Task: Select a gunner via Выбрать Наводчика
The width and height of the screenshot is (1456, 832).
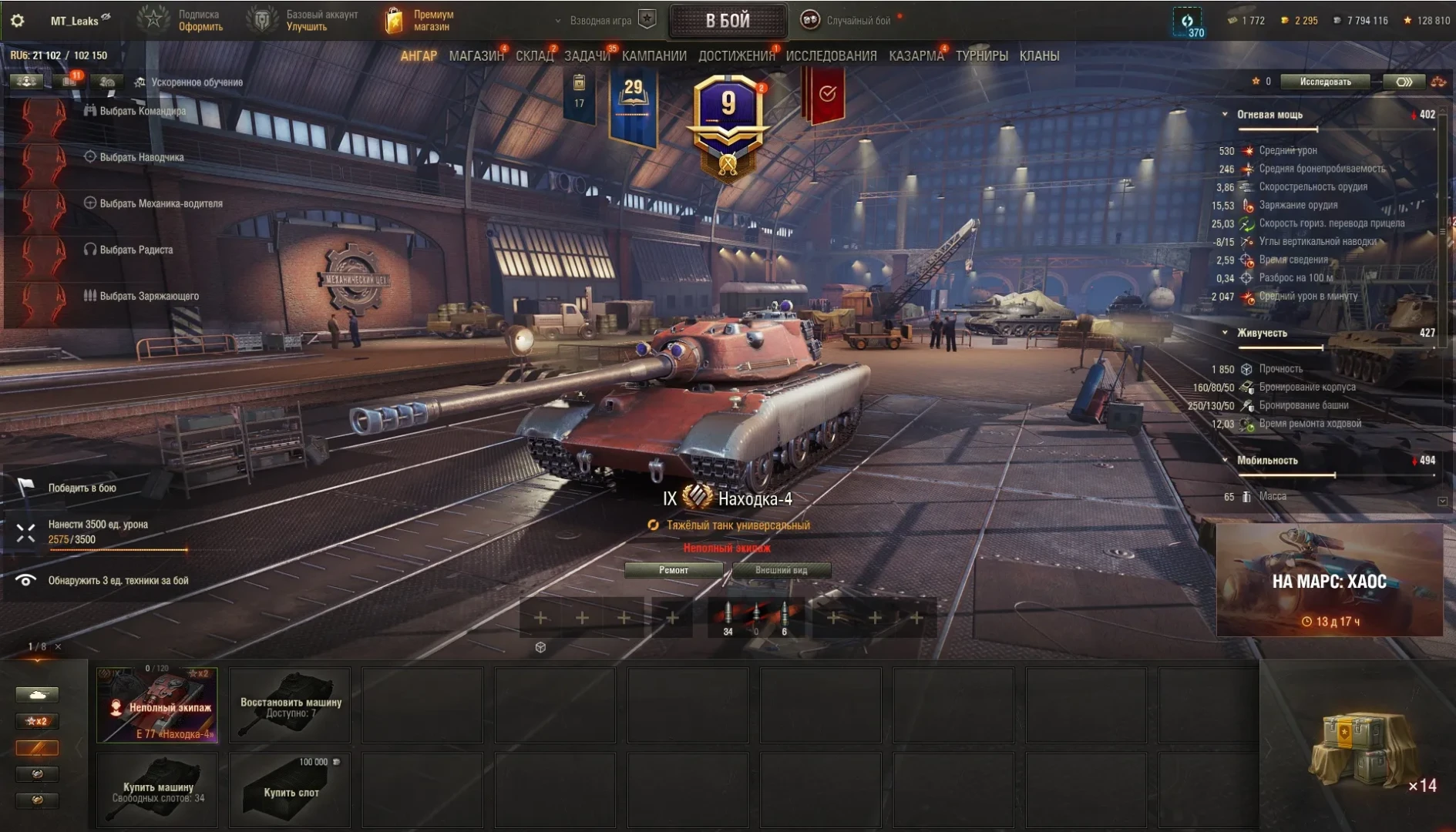Action: tap(141, 157)
